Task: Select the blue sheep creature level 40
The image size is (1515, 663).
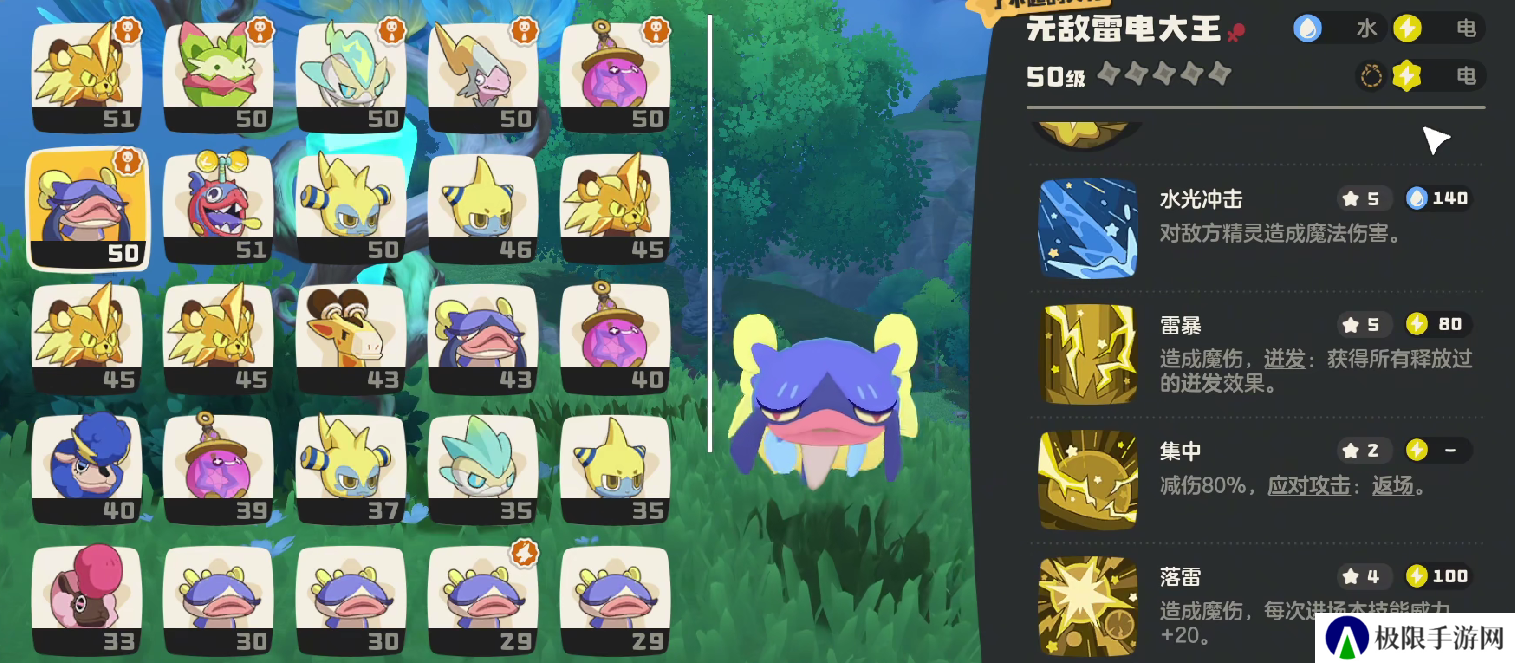Action: click(x=87, y=469)
